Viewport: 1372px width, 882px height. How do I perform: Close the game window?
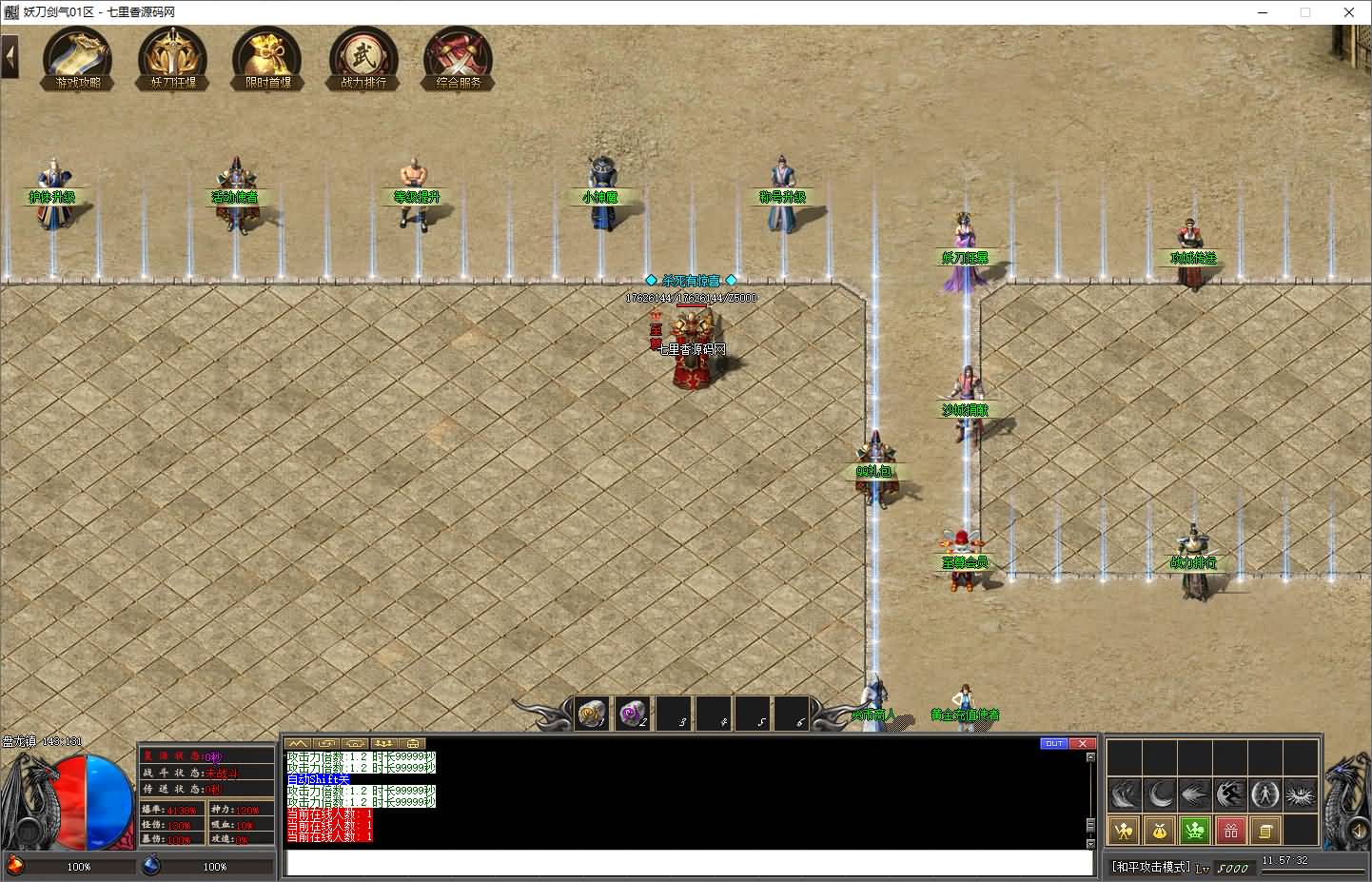1349,12
